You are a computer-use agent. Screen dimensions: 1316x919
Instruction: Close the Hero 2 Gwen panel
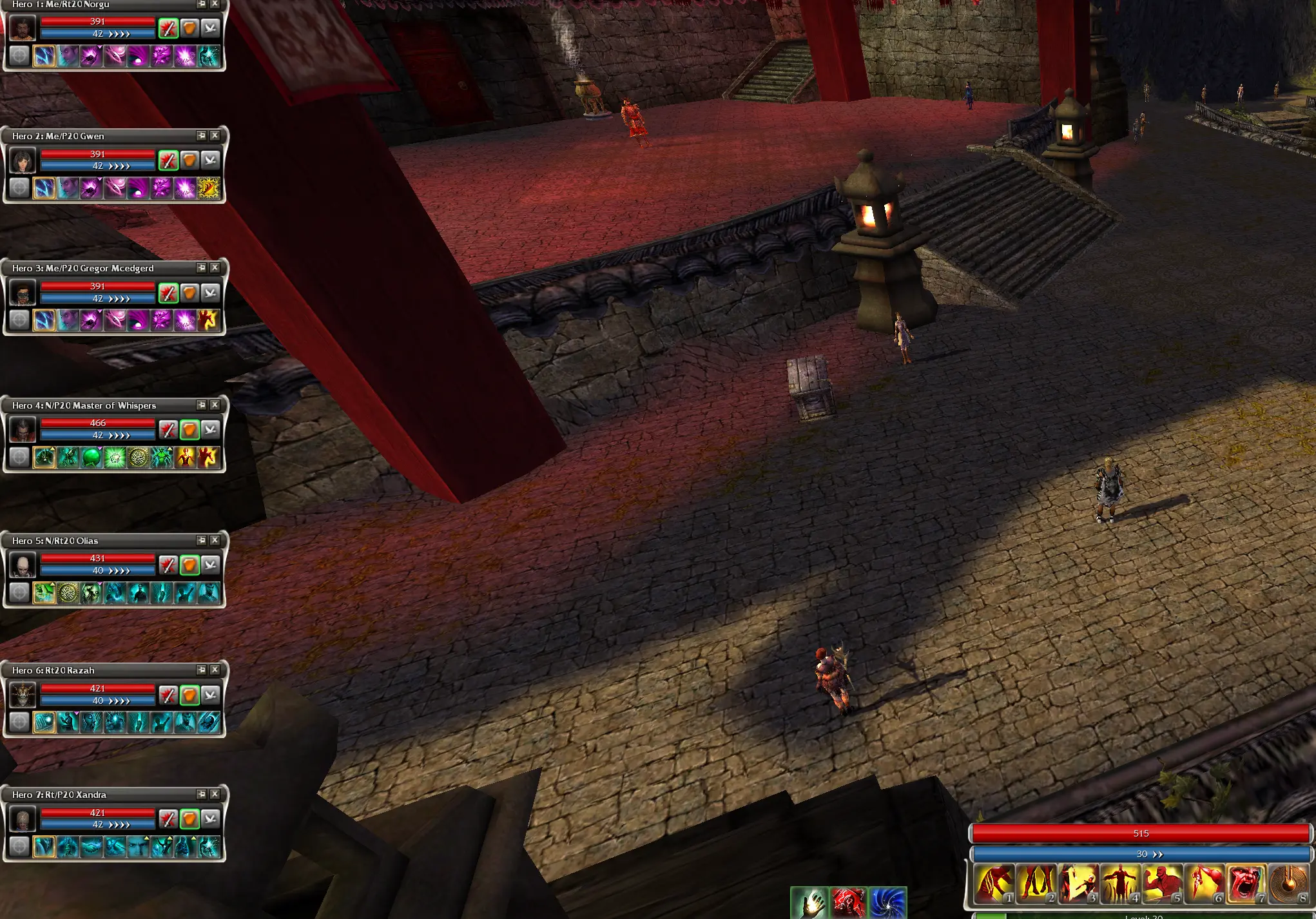pyautogui.click(x=215, y=135)
